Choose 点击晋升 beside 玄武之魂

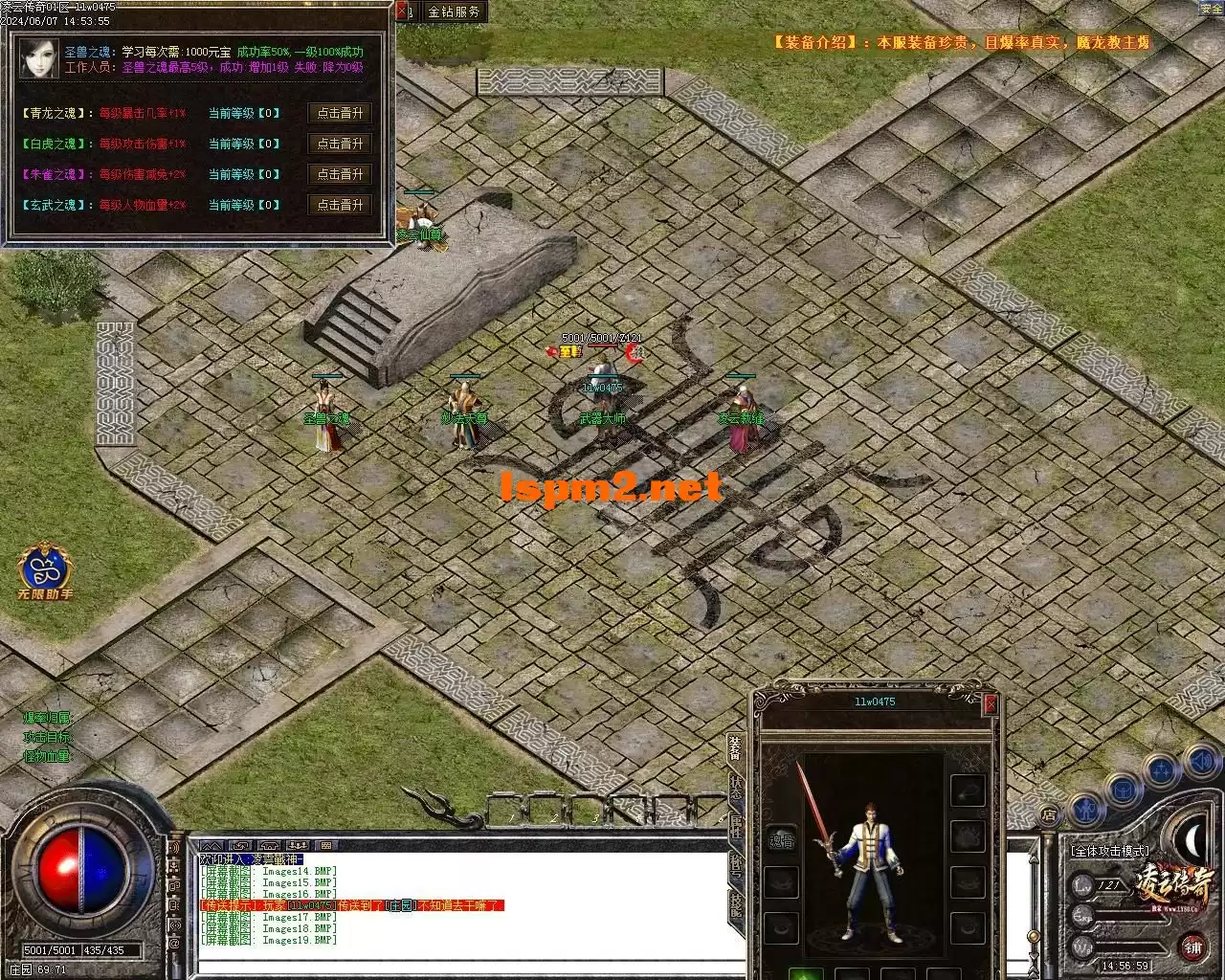tap(340, 205)
